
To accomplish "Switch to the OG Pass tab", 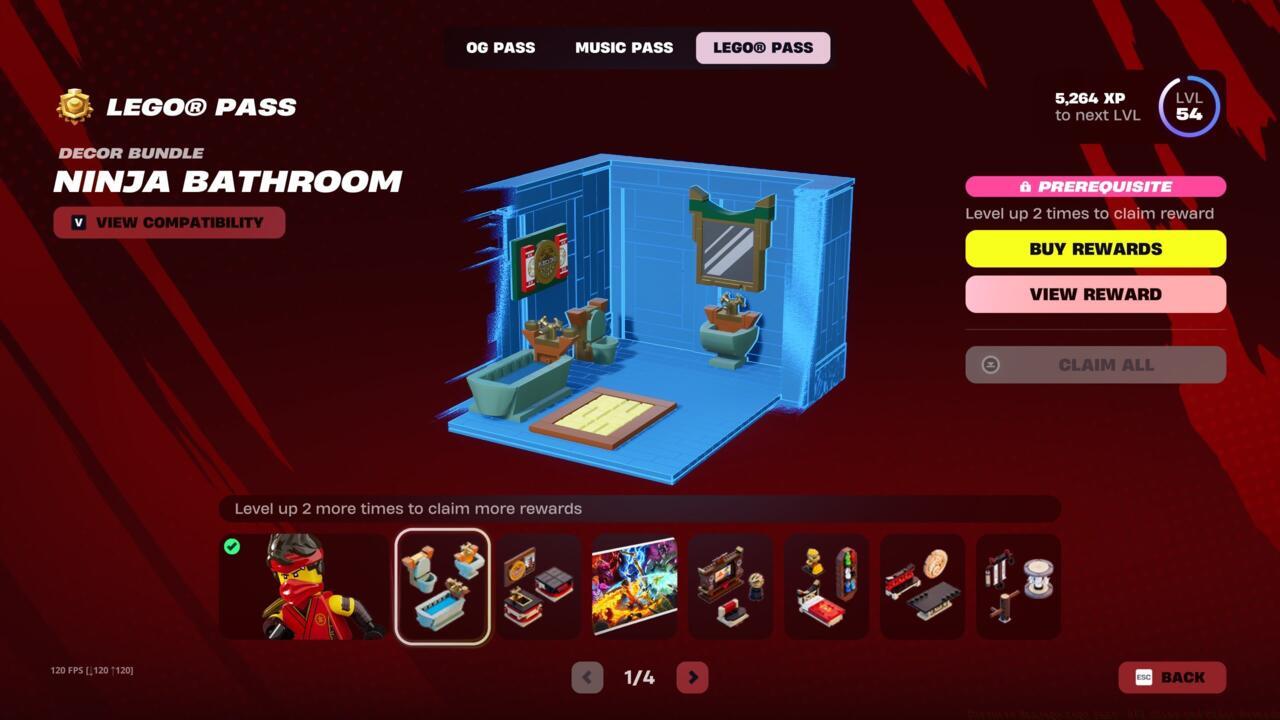I will [x=500, y=47].
